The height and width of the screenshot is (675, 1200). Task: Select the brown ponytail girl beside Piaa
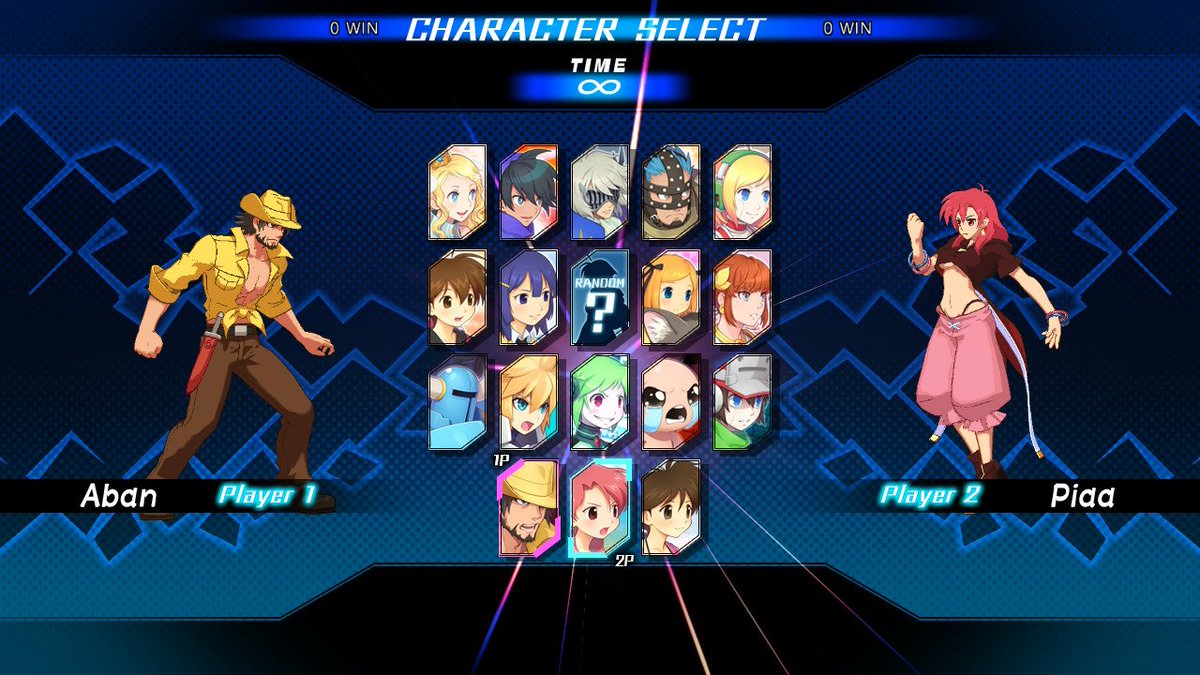click(x=671, y=507)
